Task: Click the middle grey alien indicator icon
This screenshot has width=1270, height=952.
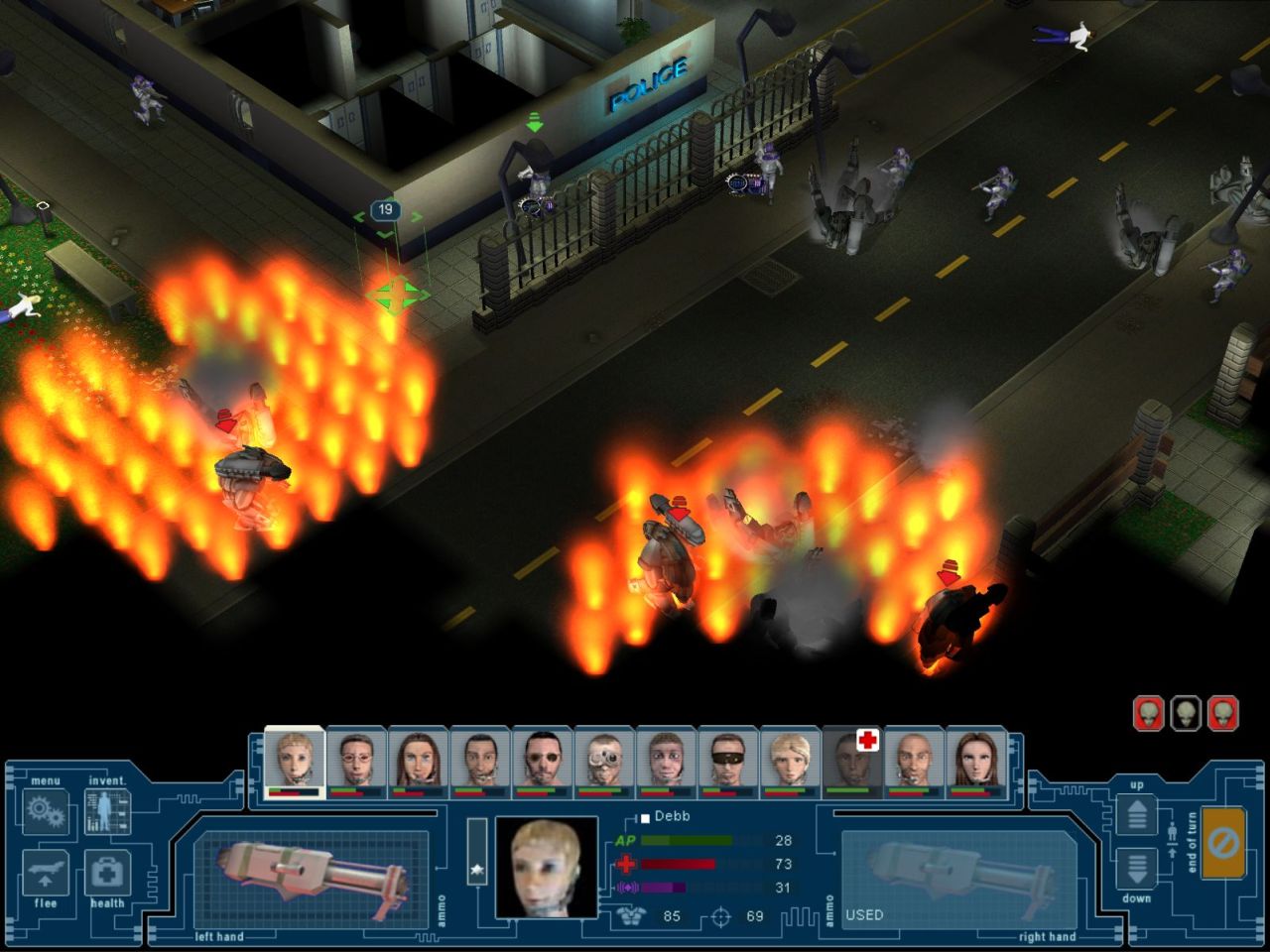Action: coord(1186,713)
